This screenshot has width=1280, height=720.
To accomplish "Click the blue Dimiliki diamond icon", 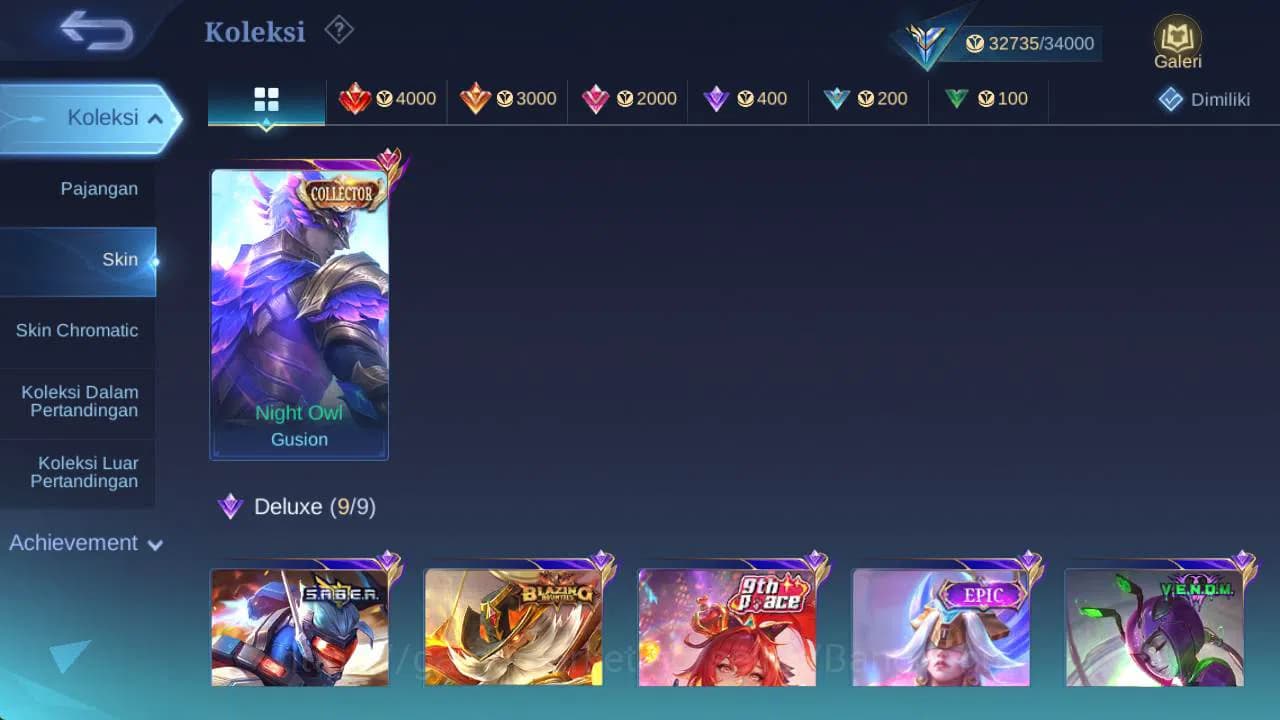I will [x=1170, y=99].
